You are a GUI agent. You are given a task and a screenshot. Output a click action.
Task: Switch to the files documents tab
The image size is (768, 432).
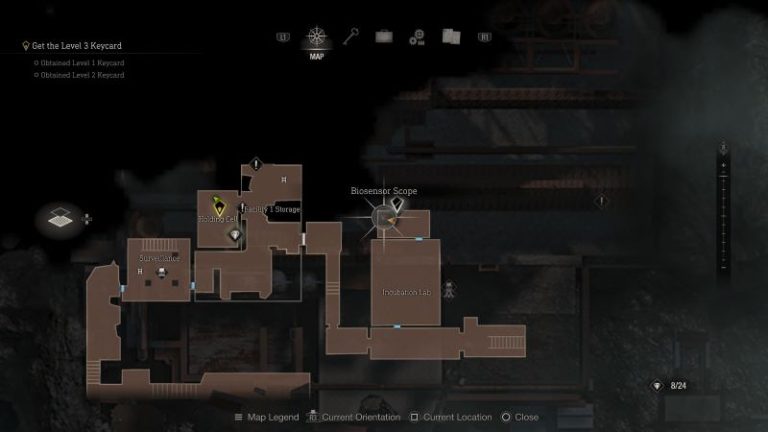tap(451, 37)
